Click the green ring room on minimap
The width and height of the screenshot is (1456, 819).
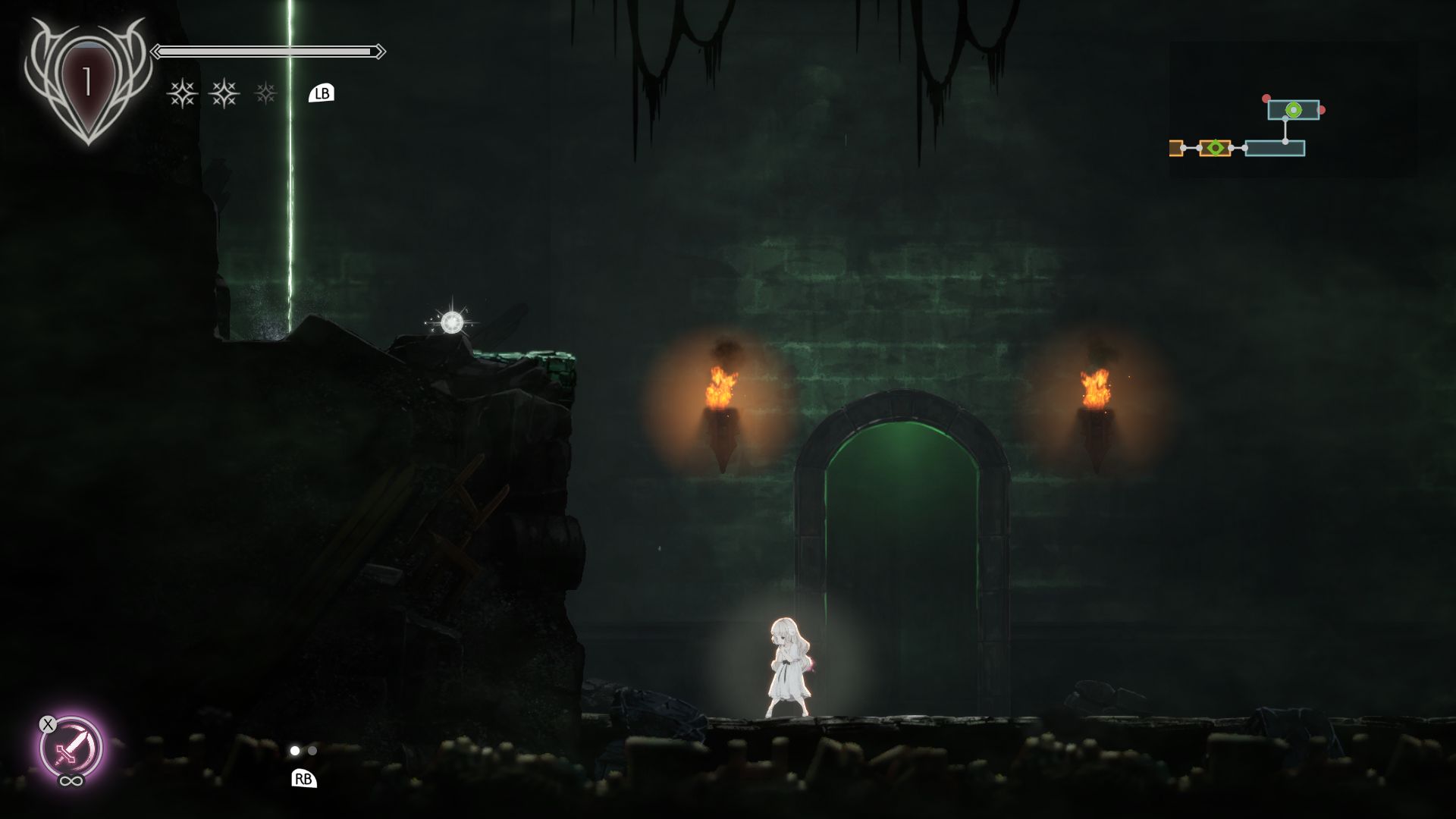[x=1293, y=110]
